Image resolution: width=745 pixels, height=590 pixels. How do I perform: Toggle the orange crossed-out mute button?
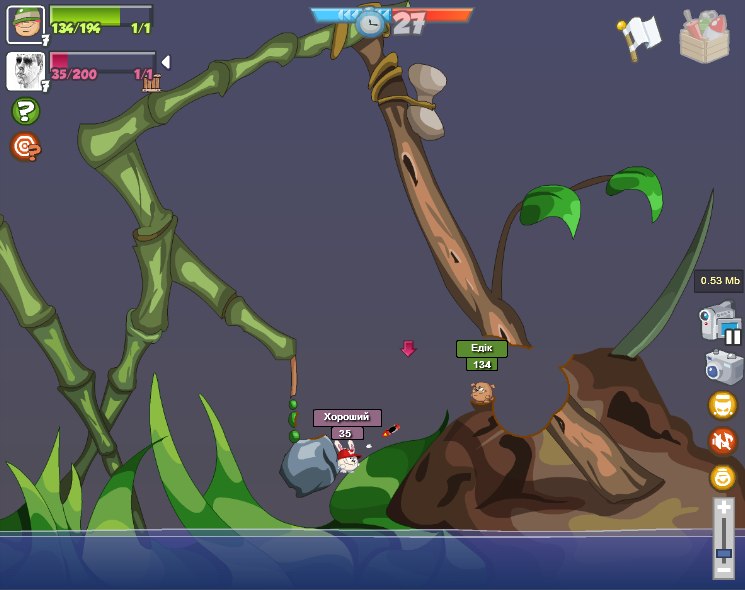722,441
